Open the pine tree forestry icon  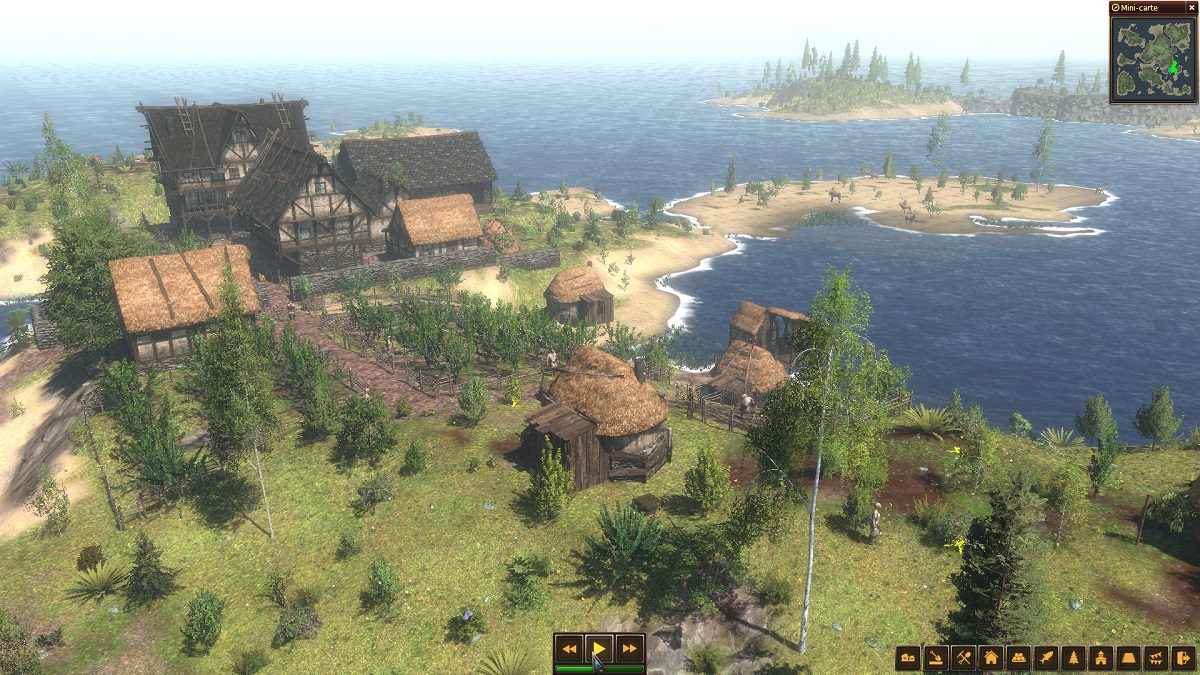(1073, 658)
